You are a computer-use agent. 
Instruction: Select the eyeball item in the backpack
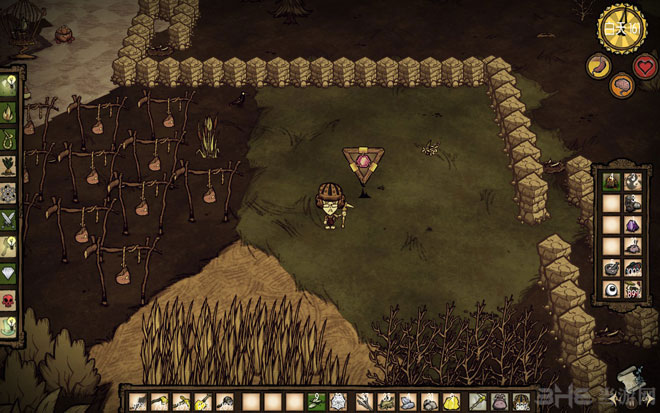coord(610,290)
